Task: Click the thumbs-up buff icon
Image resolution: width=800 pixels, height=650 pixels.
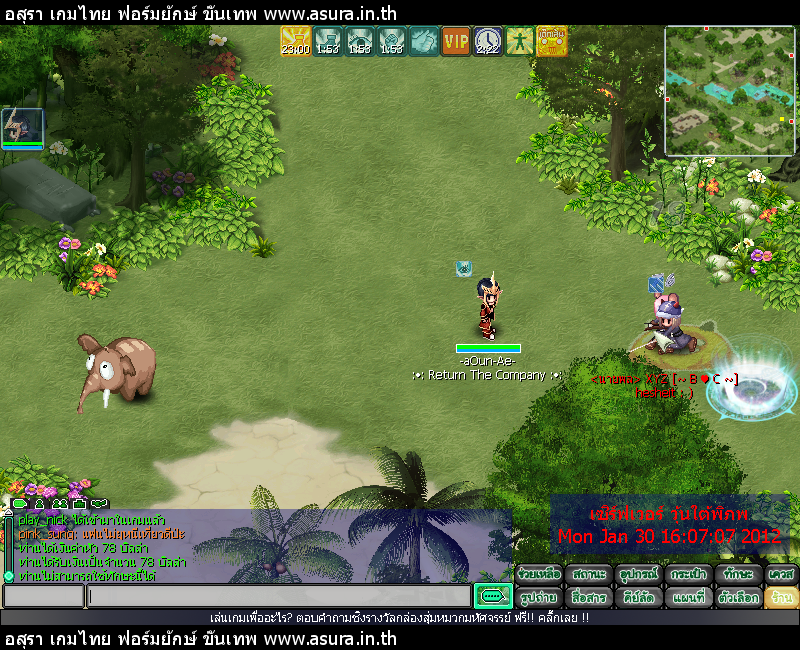Action: (423, 41)
